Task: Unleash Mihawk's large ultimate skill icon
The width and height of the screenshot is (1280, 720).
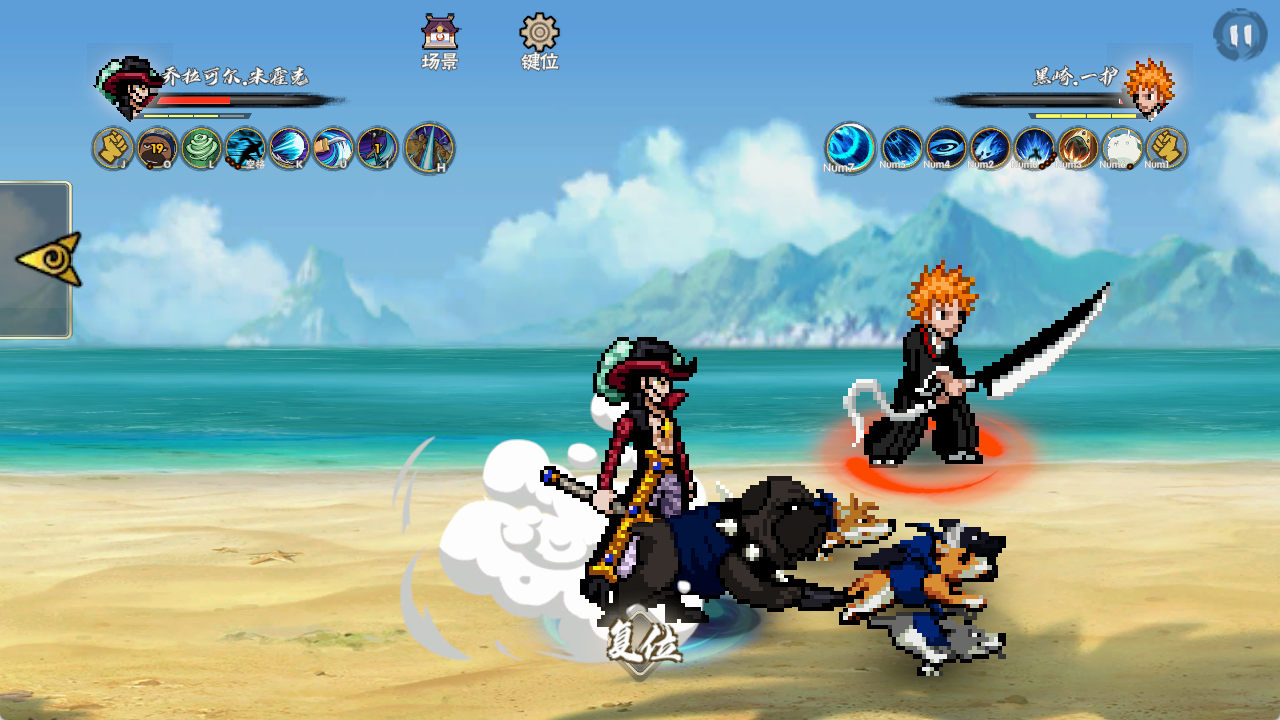Action: click(x=429, y=148)
